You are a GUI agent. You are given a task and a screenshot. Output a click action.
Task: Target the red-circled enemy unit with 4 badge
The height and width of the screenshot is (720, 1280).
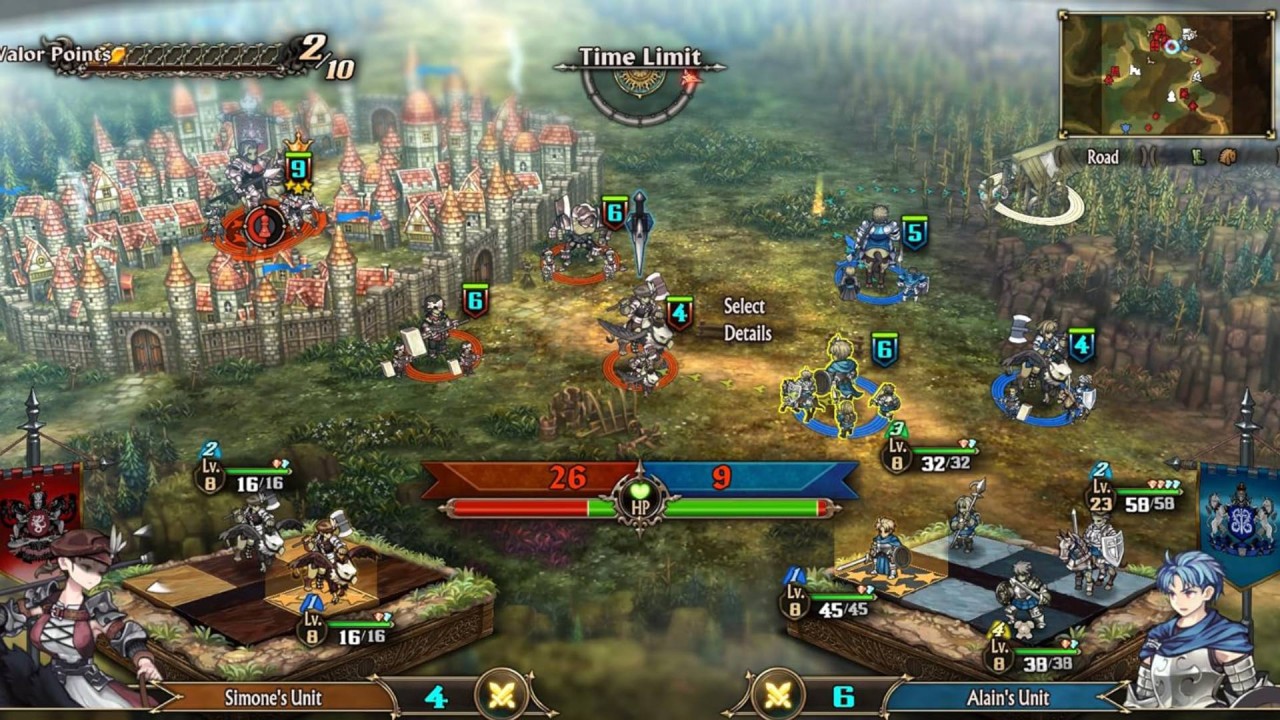pyautogui.click(x=640, y=345)
